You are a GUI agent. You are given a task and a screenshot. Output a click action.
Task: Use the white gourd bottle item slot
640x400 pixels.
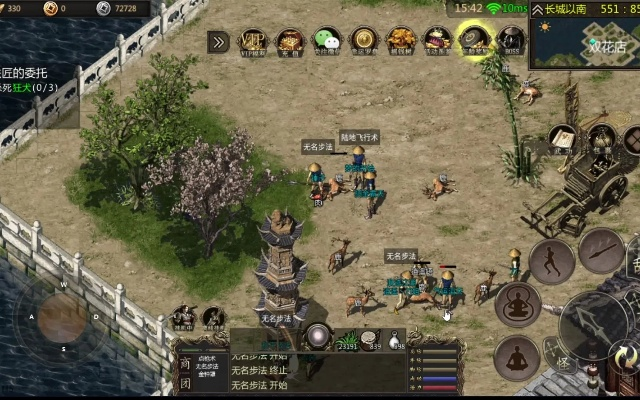pos(397,339)
